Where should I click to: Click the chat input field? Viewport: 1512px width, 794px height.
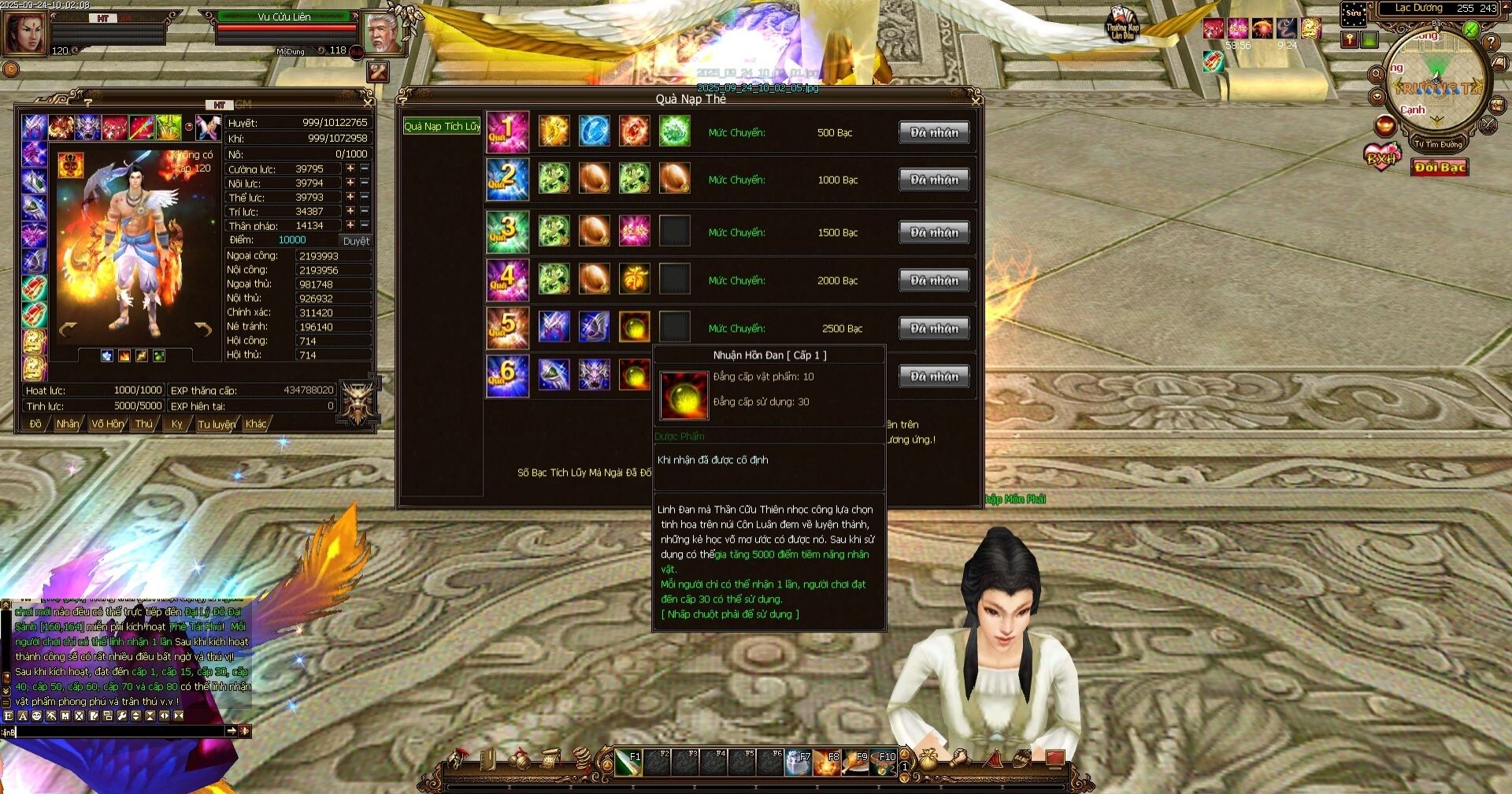pyautogui.click(x=118, y=731)
